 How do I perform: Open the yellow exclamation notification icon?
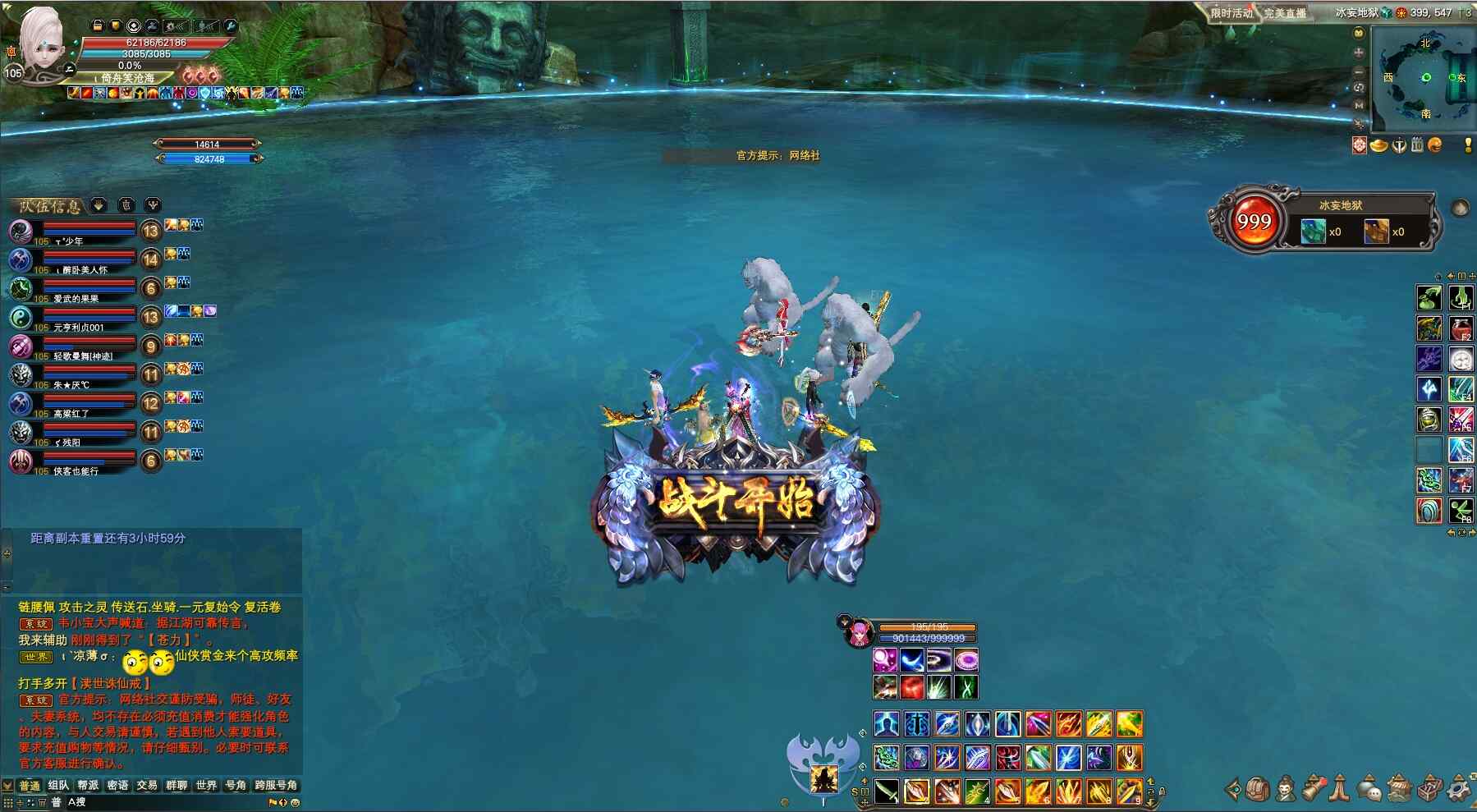[x=1468, y=145]
